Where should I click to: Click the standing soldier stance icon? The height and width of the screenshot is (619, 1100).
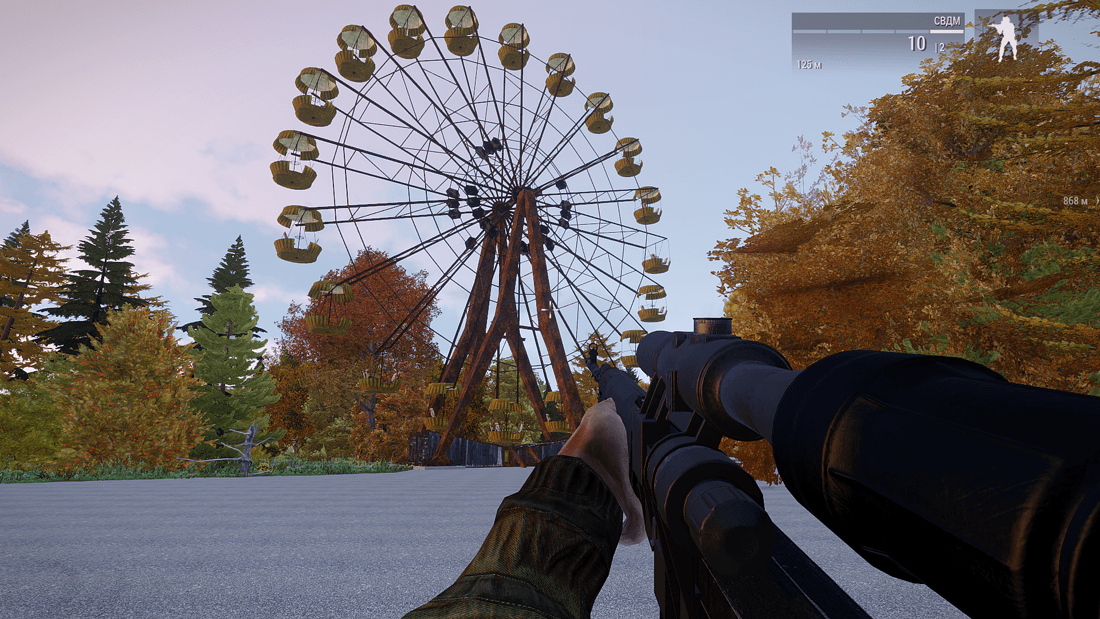(x=1005, y=39)
